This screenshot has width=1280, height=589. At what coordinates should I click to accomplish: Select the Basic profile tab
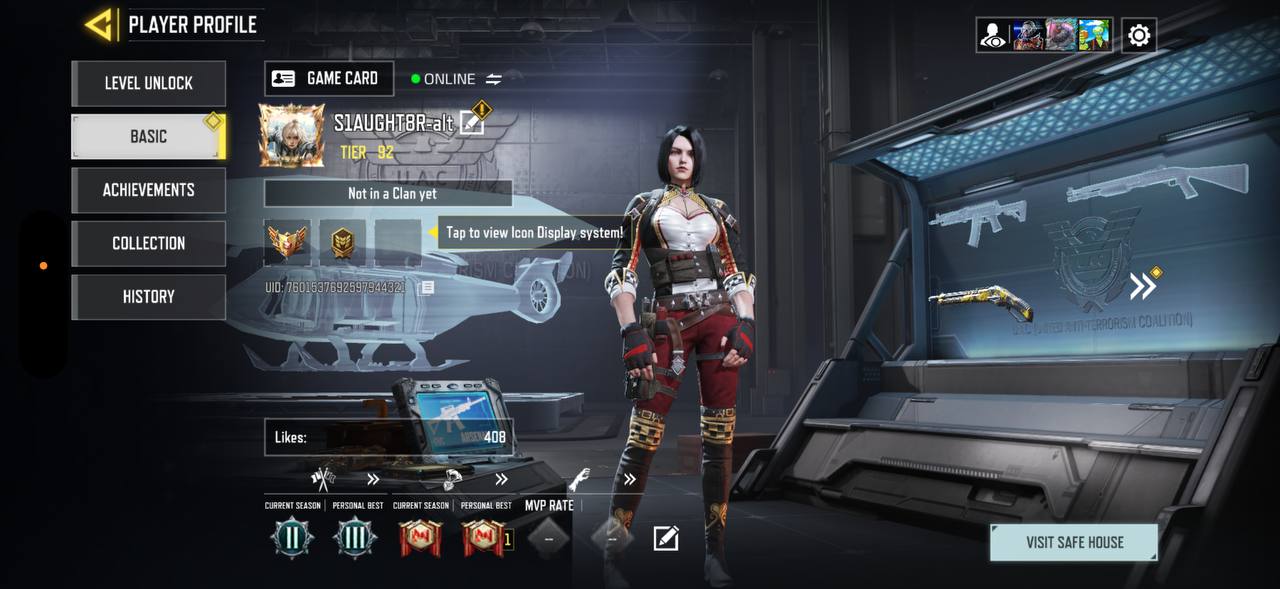click(x=148, y=136)
